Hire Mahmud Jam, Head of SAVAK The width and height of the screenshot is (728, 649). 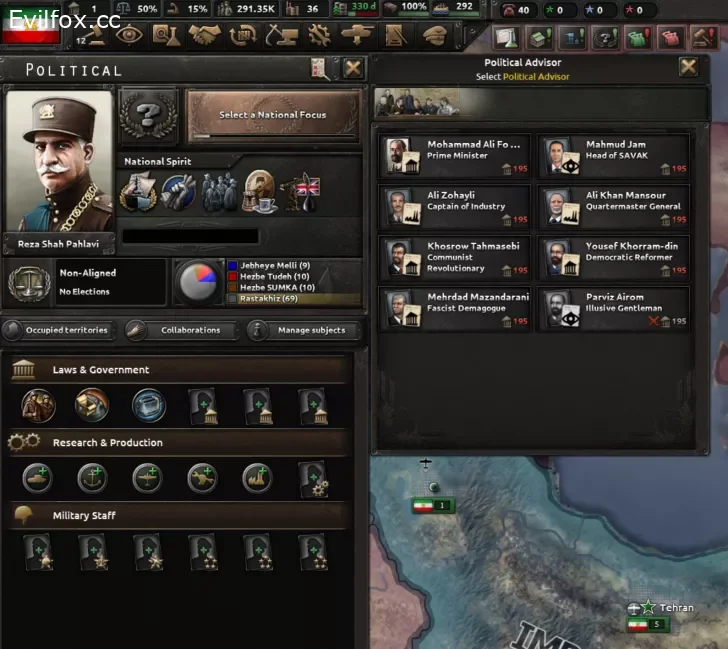tap(613, 157)
